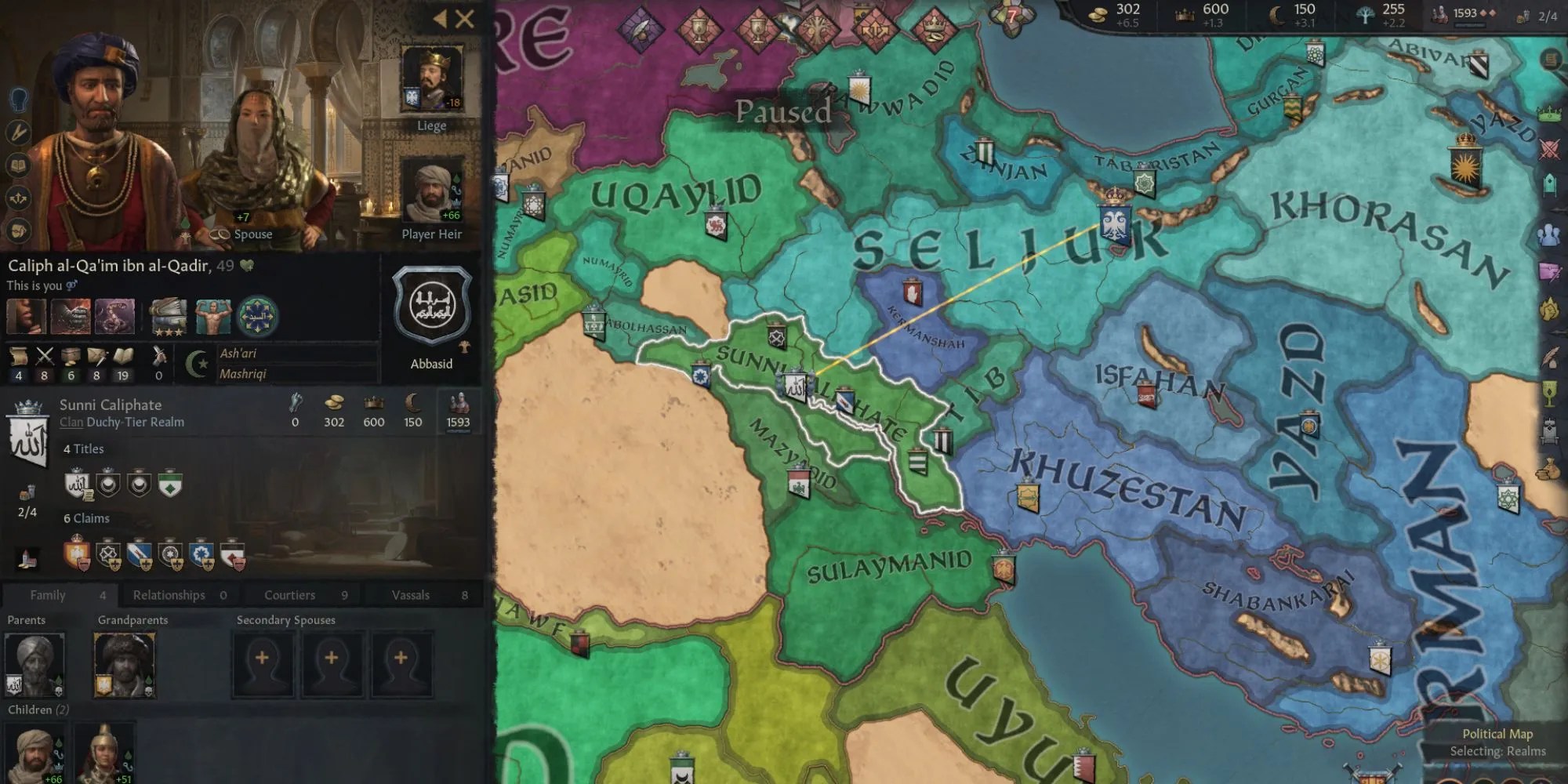Screen dimensions: 1568x784
Task: Open the Courtiers tab
Action: pyautogui.click(x=289, y=594)
